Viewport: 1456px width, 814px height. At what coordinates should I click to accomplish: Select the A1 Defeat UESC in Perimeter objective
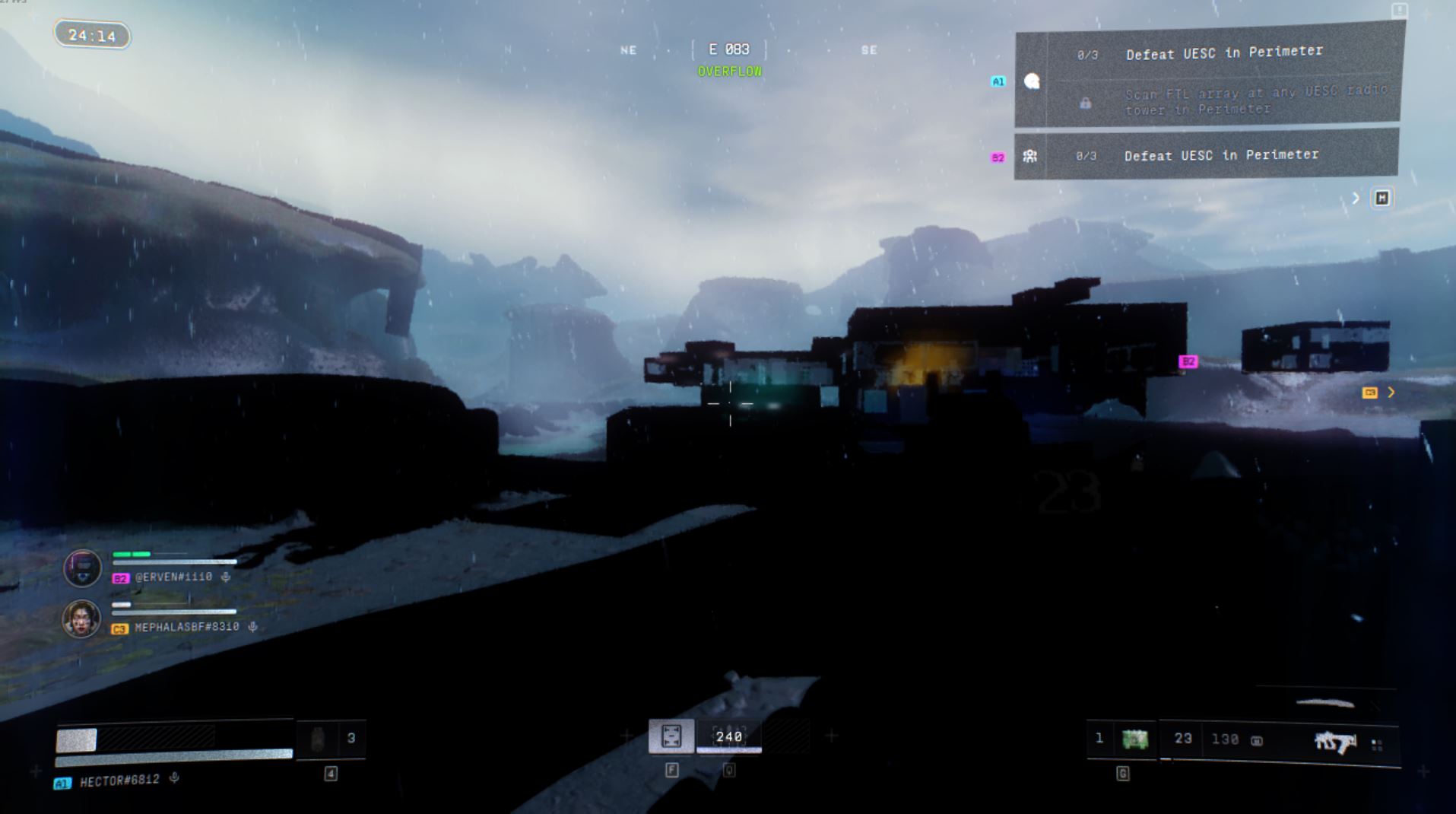click(1223, 53)
